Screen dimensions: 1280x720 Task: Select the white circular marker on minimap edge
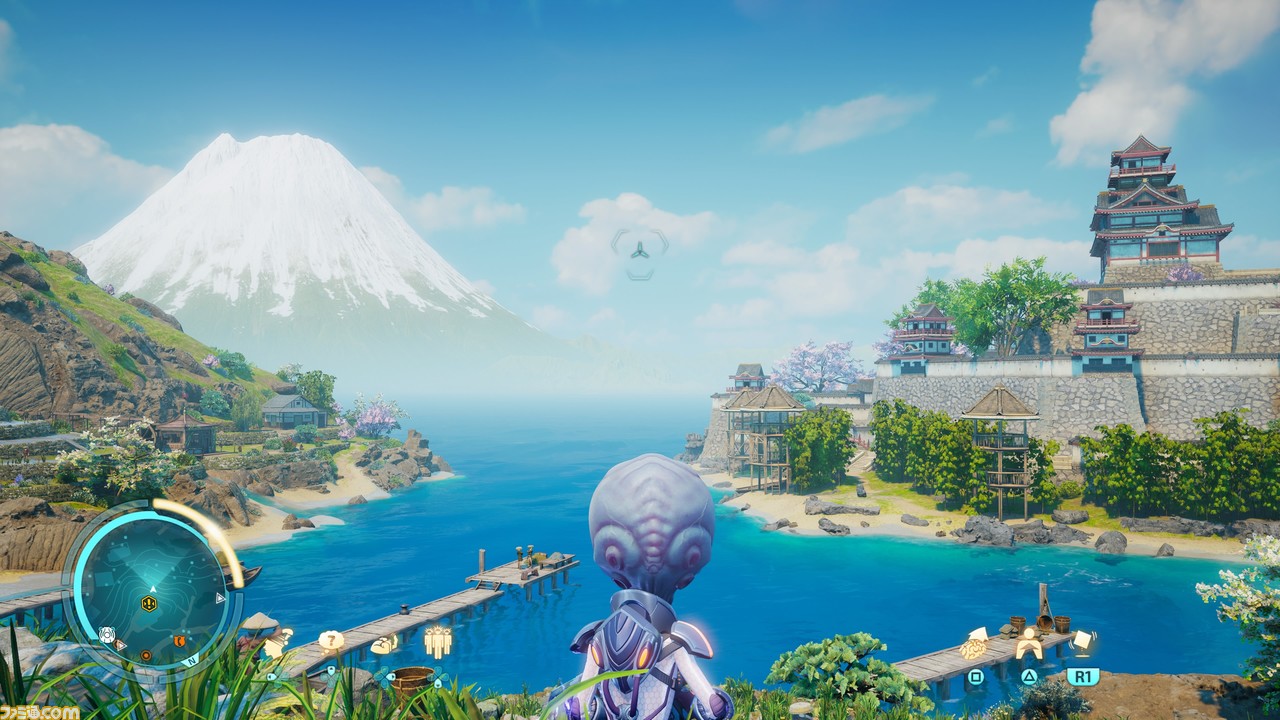[x=107, y=634]
